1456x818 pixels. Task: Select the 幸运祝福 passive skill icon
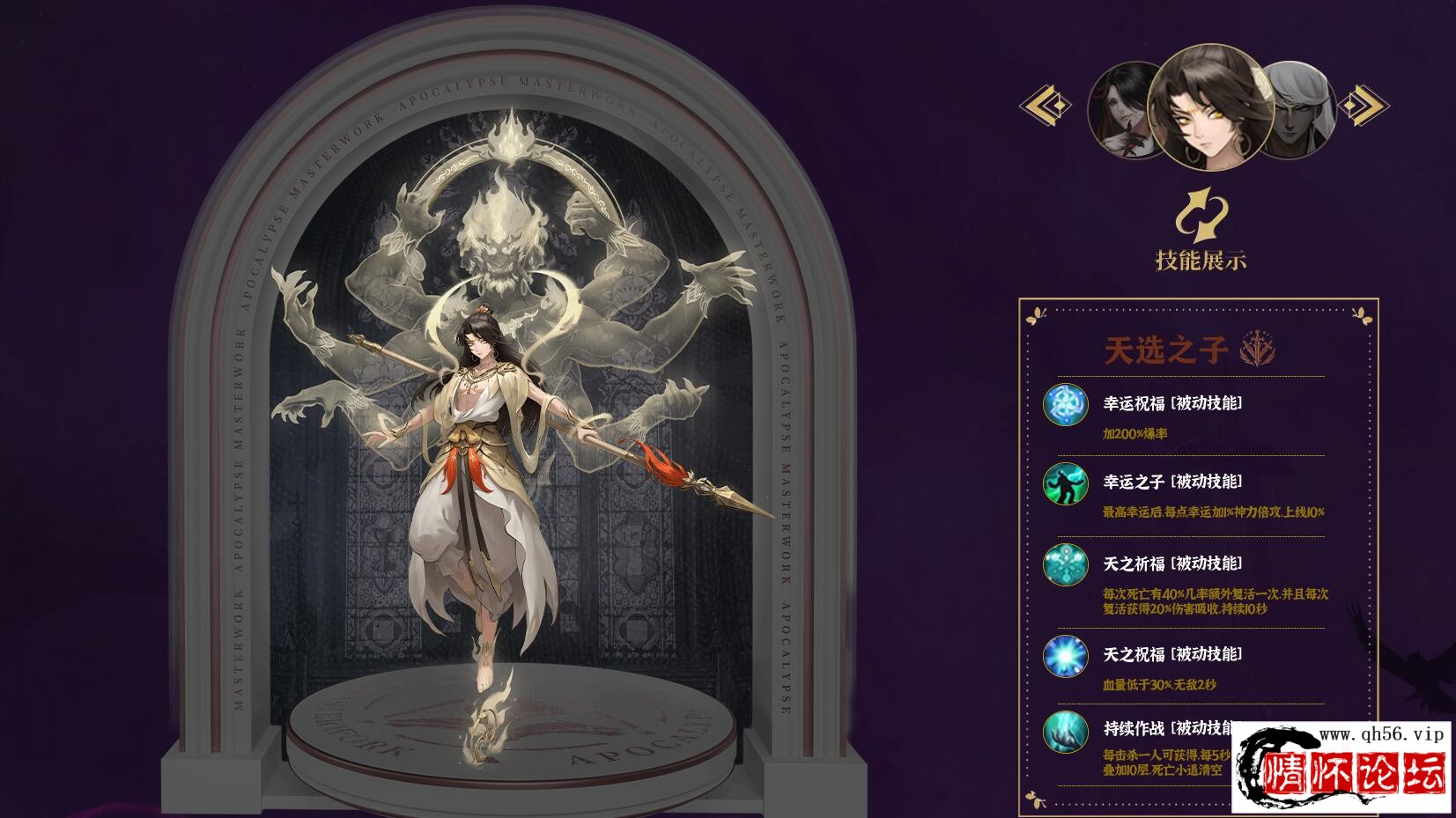click(x=1066, y=405)
